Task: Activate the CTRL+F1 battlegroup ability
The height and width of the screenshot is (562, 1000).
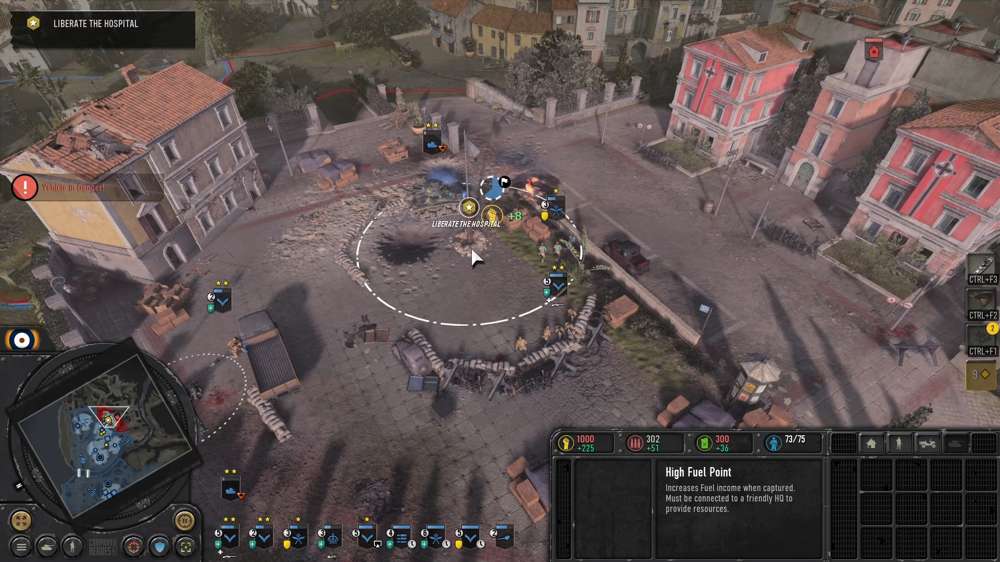Action: click(982, 337)
